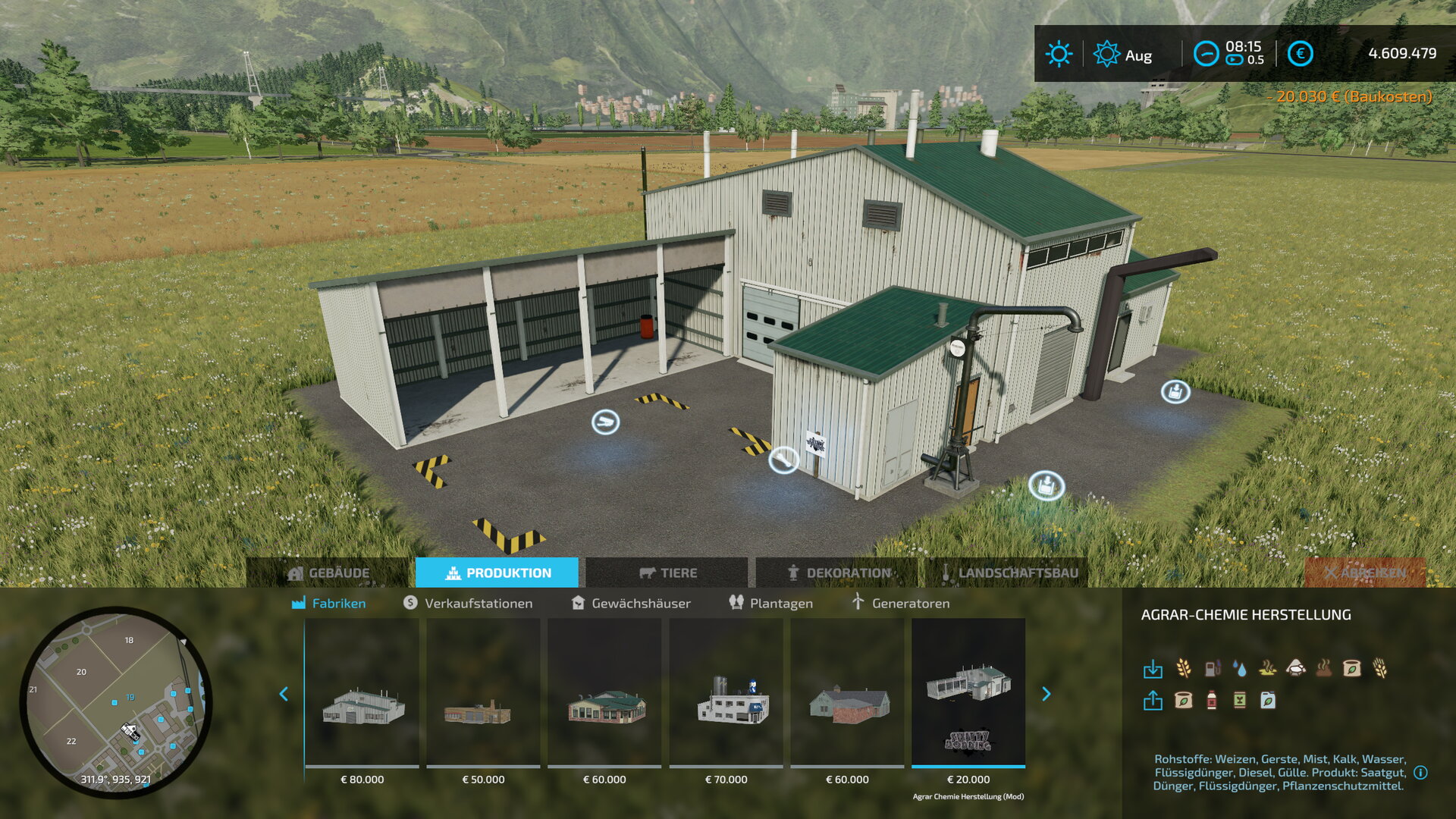
Task: Click the Abreißen demolish button
Action: [x=1365, y=573]
